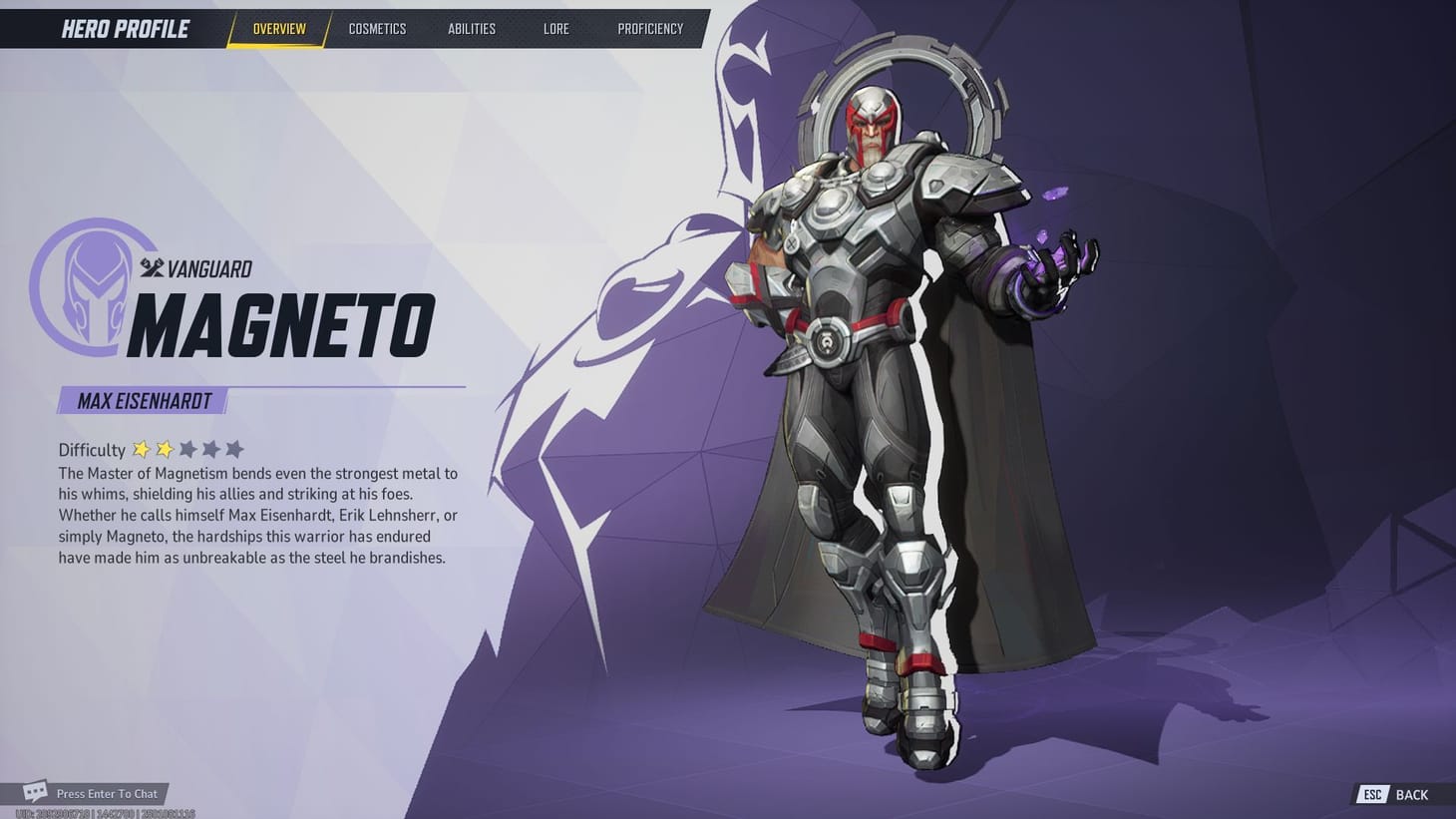
Task: Click the chat bubble icon
Action: 33,791
